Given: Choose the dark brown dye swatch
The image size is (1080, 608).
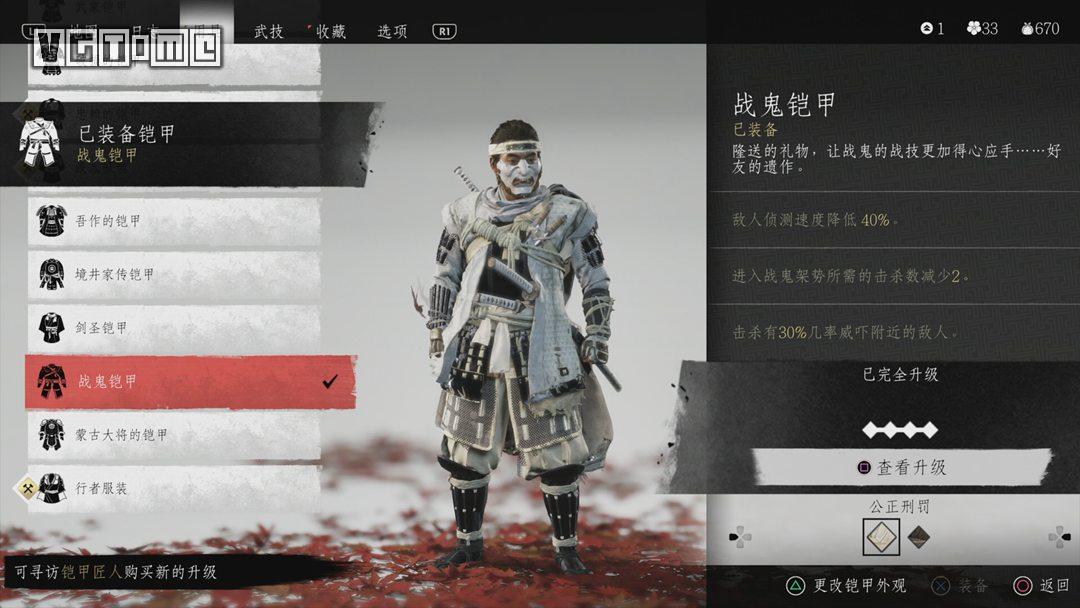Looking at the screenshot, I should (x=919, y=538).
